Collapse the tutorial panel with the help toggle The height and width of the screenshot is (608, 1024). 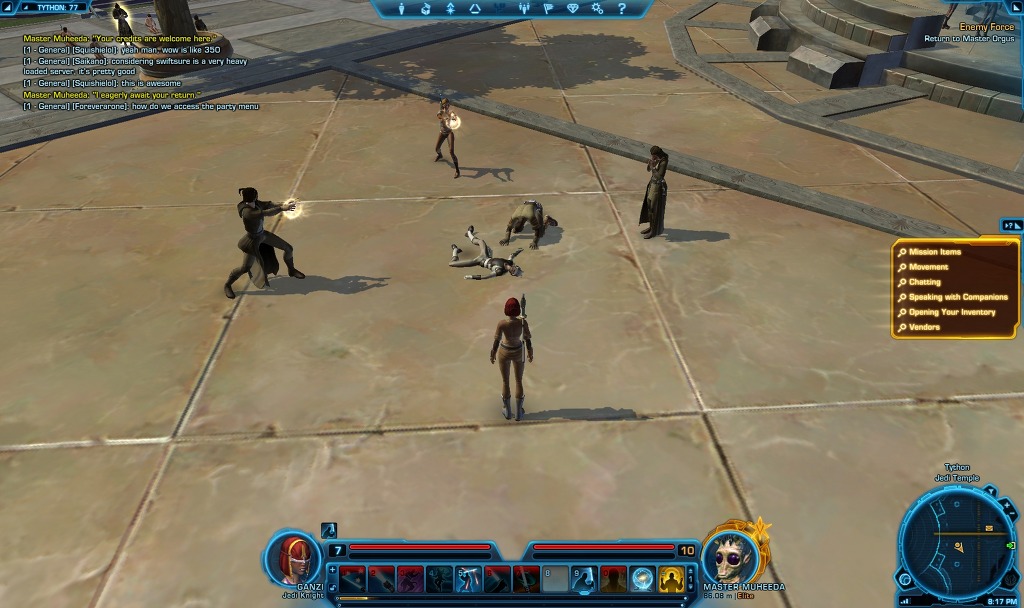1010,226
